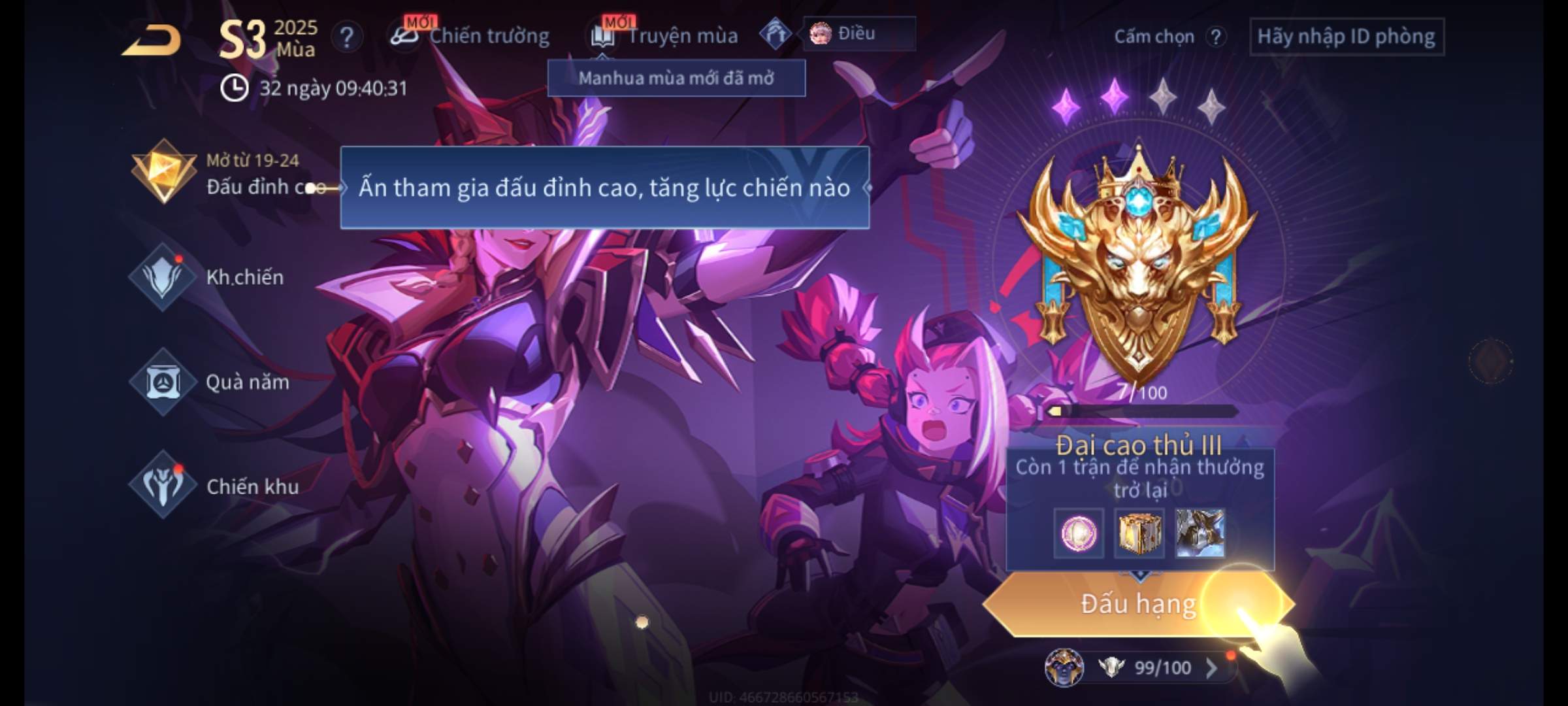
Task: Select the golden chest reward
Action: coord(1139,533)
